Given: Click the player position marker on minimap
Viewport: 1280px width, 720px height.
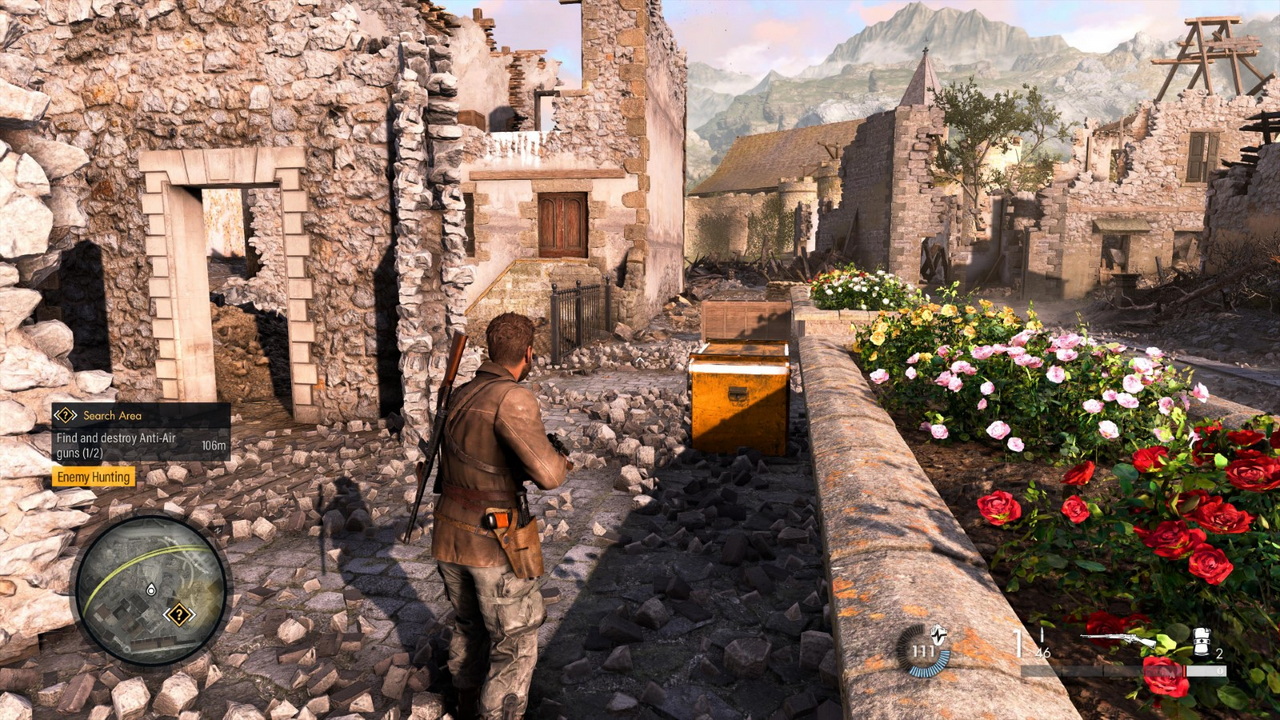Looking at the screenshot, I should coord(150,591).
